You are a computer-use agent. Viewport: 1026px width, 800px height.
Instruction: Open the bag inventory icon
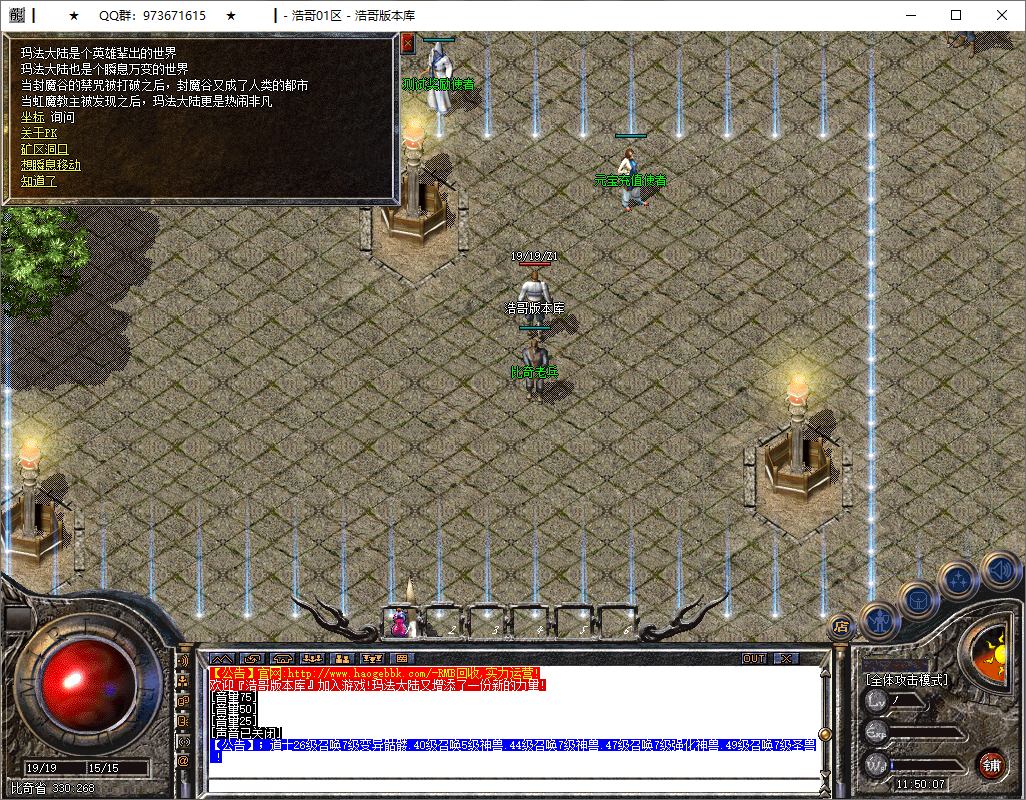click(918, 600)
